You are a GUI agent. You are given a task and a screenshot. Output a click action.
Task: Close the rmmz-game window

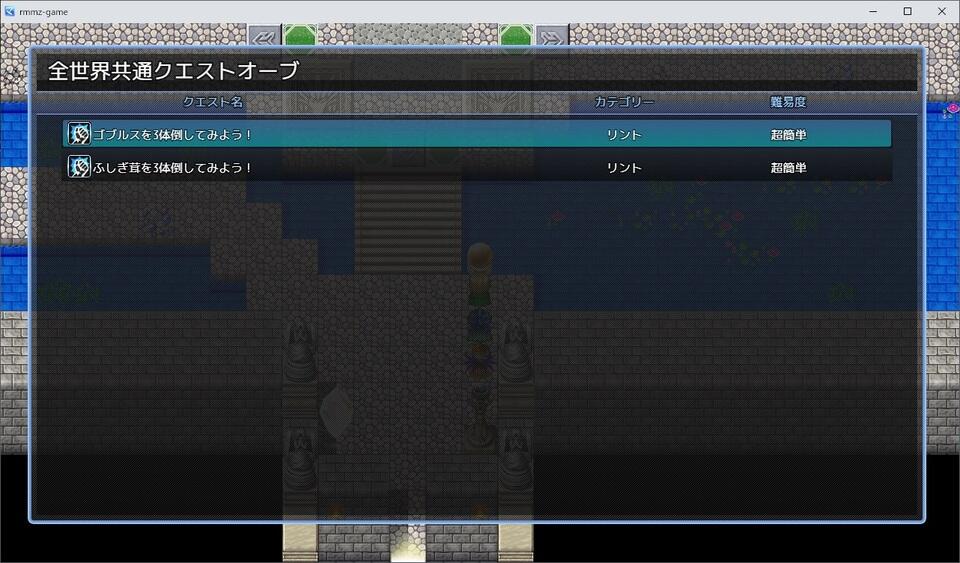click(x=943, y=11)
